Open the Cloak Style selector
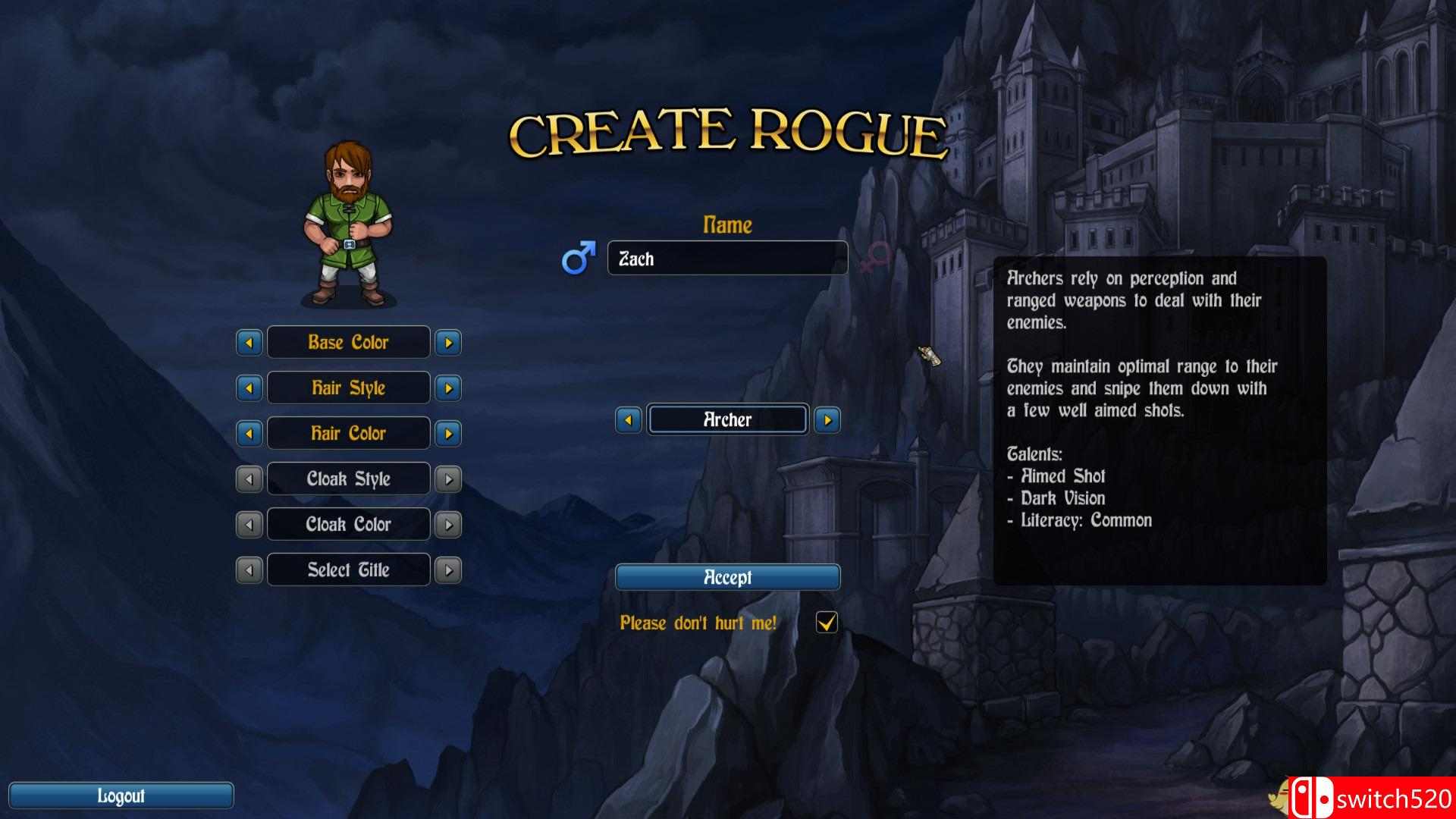Viewport: 1456px width, 819px height. 348,479
